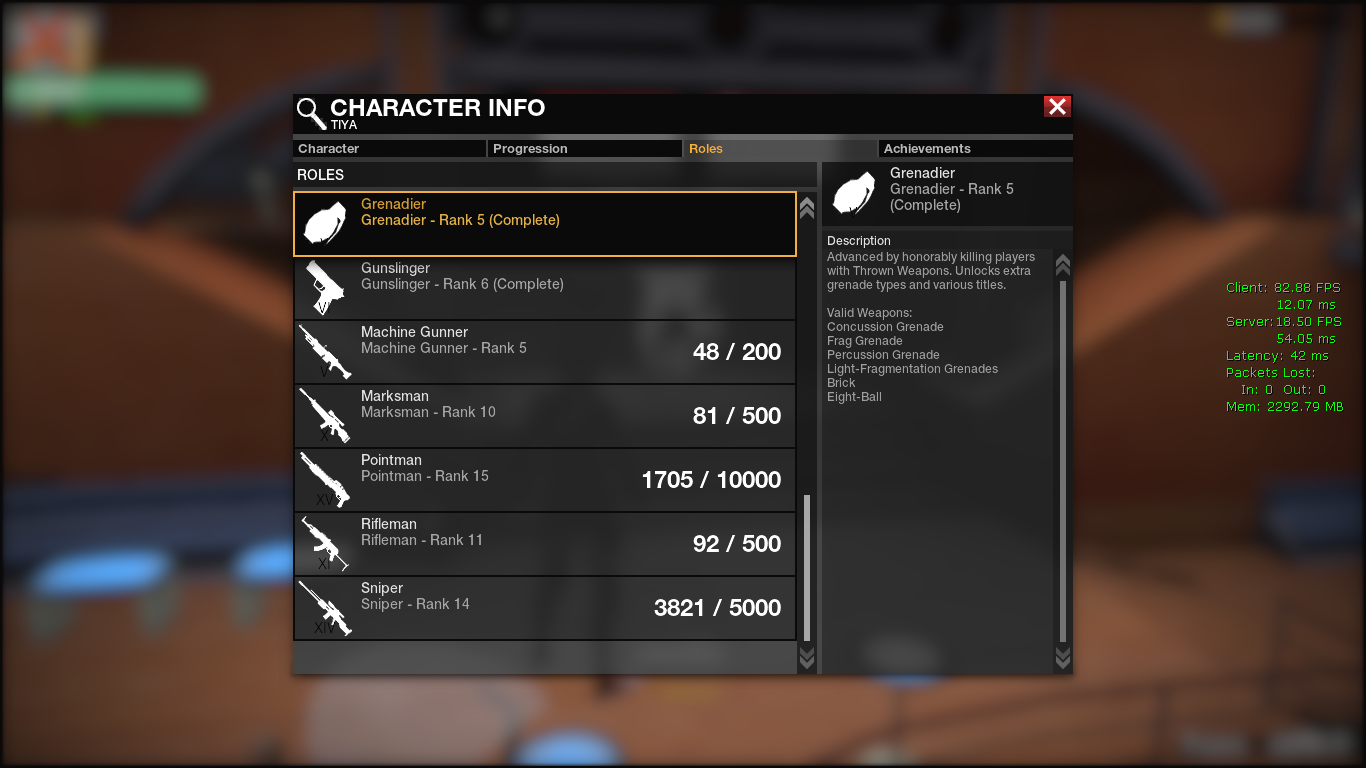Choose the Gunslinger role entry
This screenshot has width=1366, height=768.
pos(545,288)
